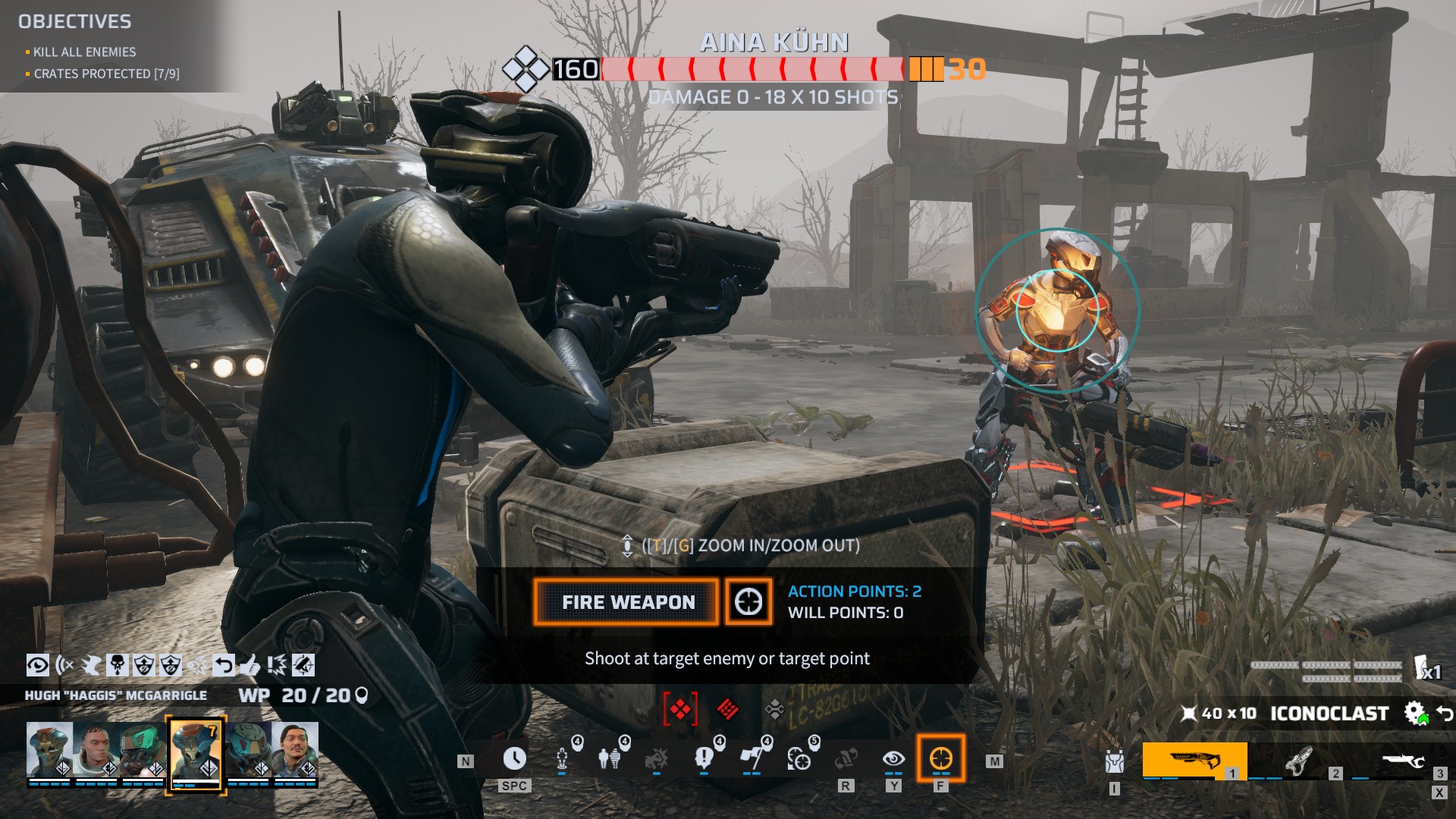The width and height of the screenshot is (1456, 819).
Task: Choose the double crosshair ability
Action: click(x=799, y=758)
